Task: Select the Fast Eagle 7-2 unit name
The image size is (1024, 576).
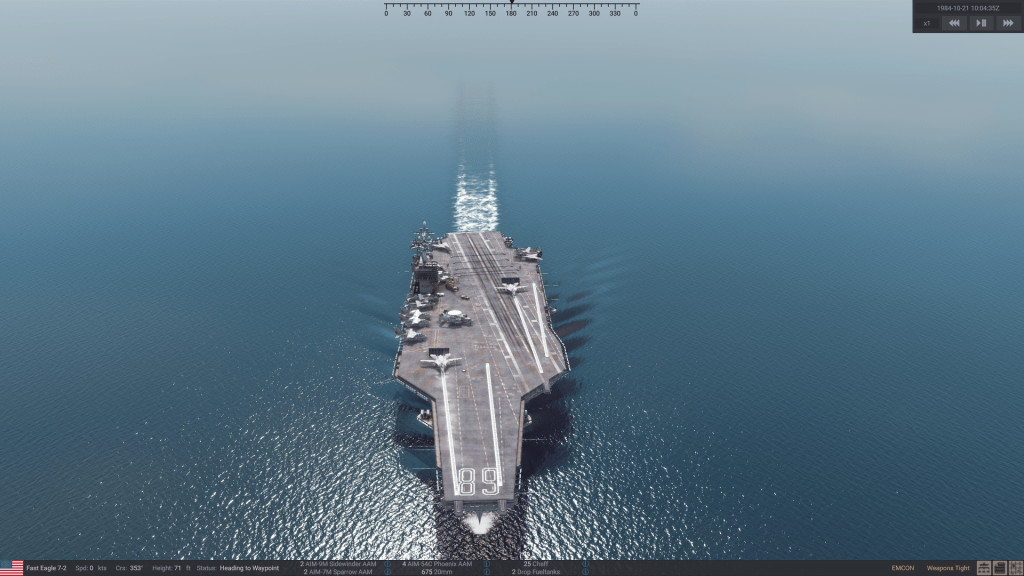Action: pos(46,568)
